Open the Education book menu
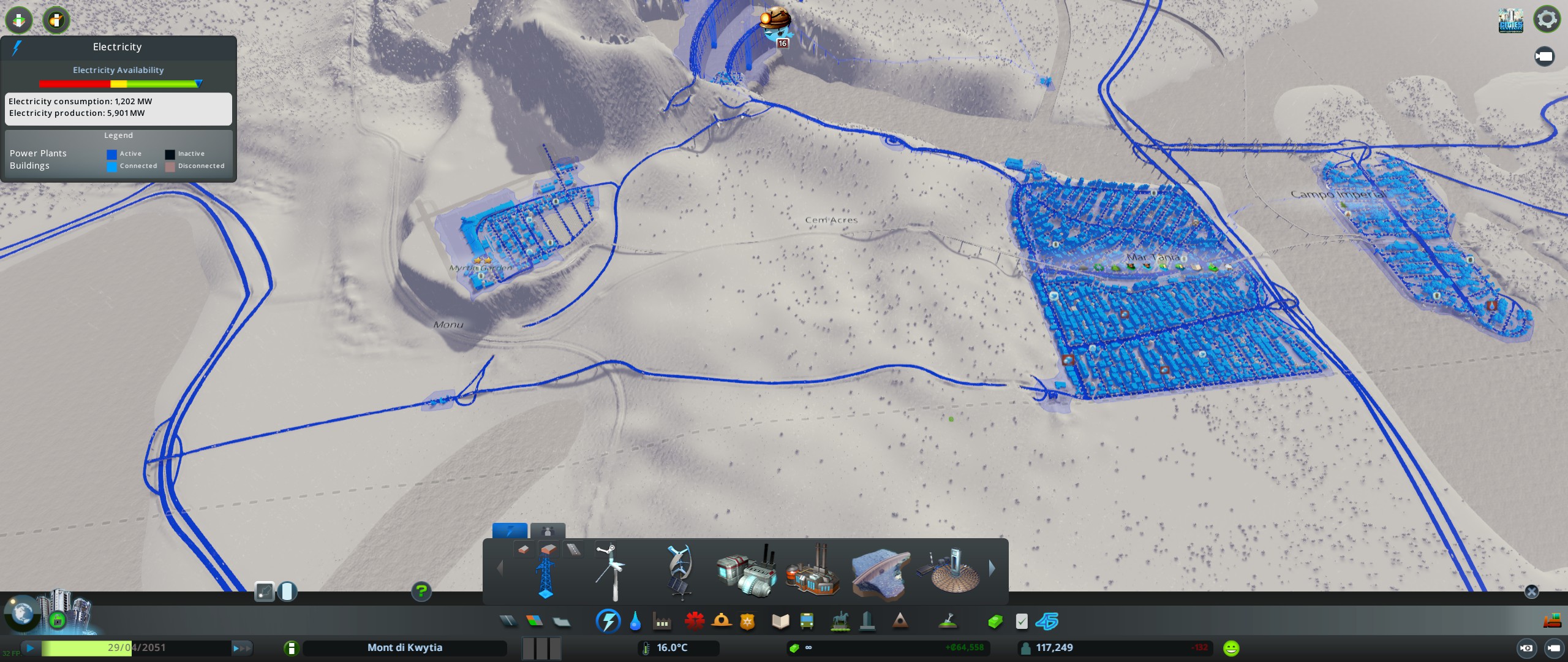Screen dimensions: 1568x662 click(780, 622)
